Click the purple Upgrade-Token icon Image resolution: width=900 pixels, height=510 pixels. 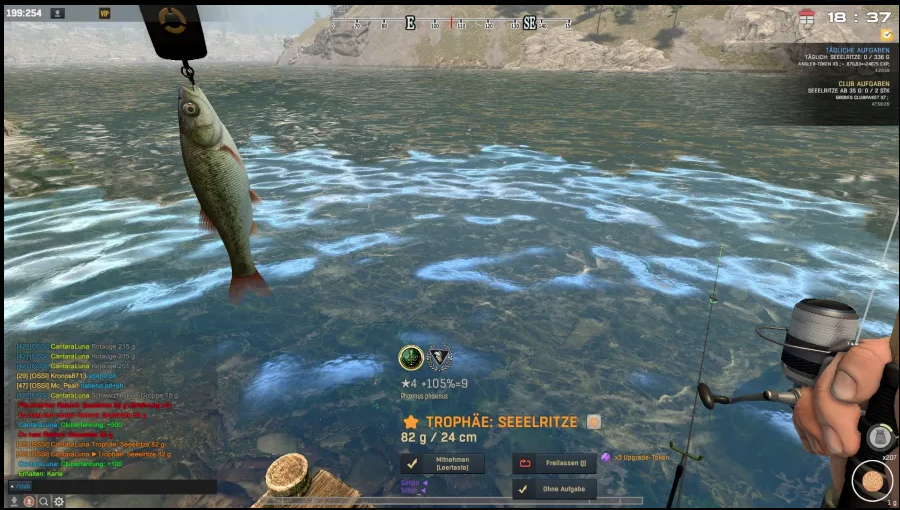pyautogui.click(x=606, y=458)
